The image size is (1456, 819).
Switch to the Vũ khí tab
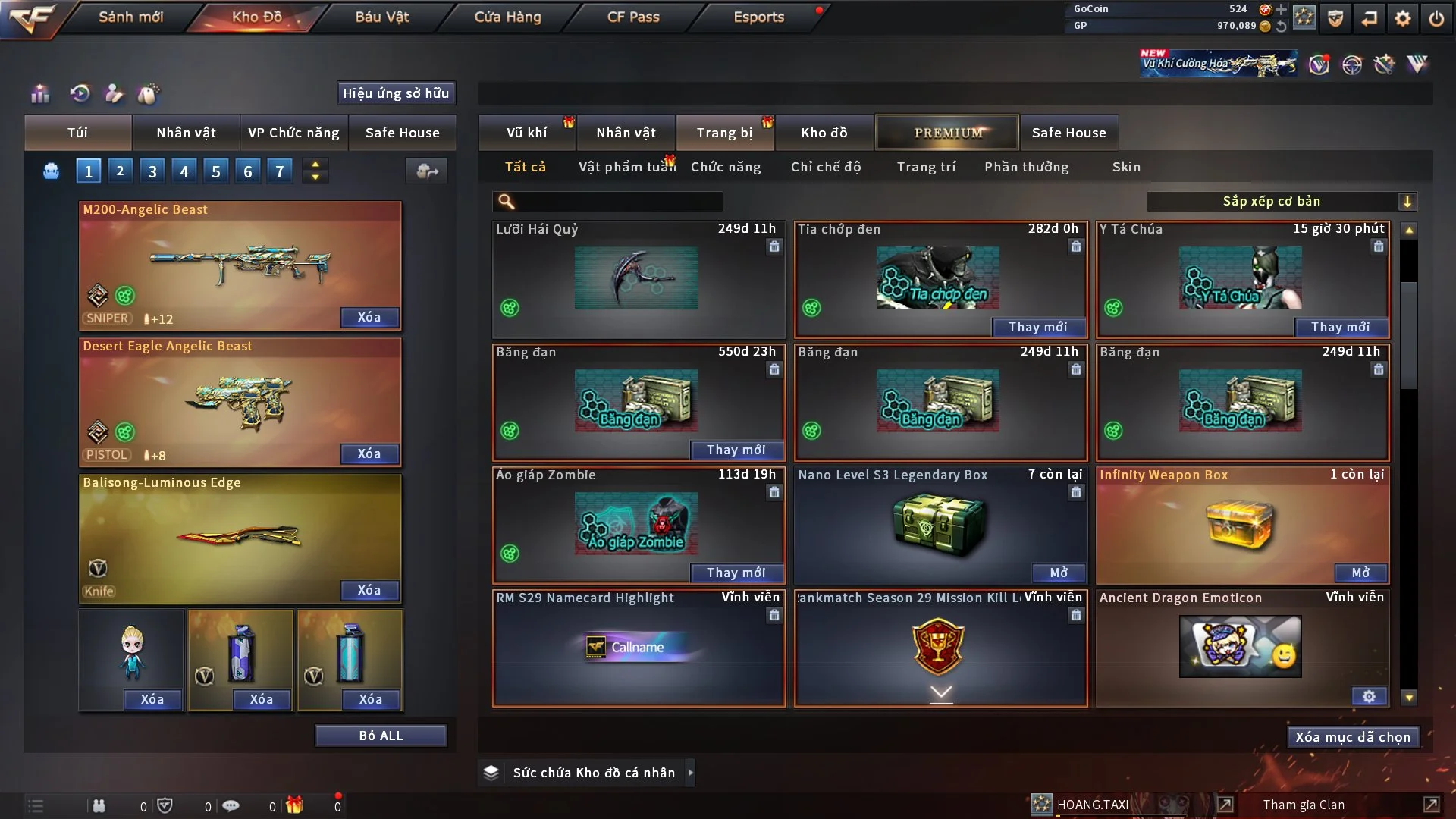[526, 133]
